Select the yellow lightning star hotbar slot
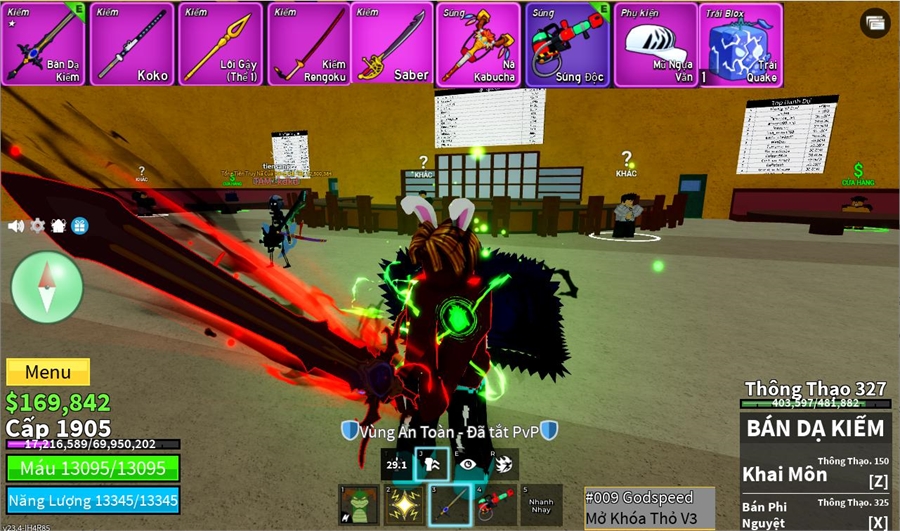The width and height of the screenshot is (900, 531). [x=404, y=505]
